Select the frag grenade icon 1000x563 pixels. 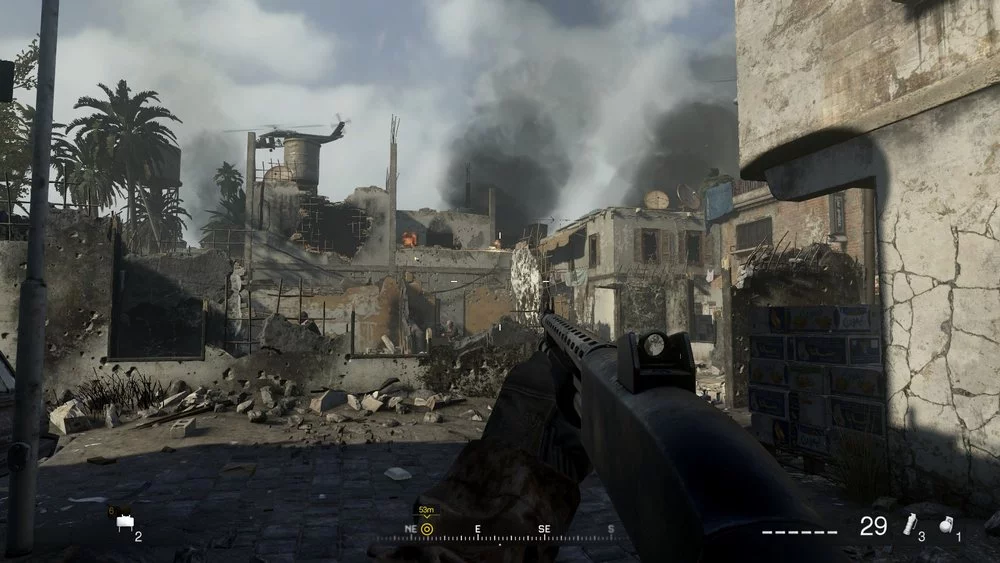[946, 525]
